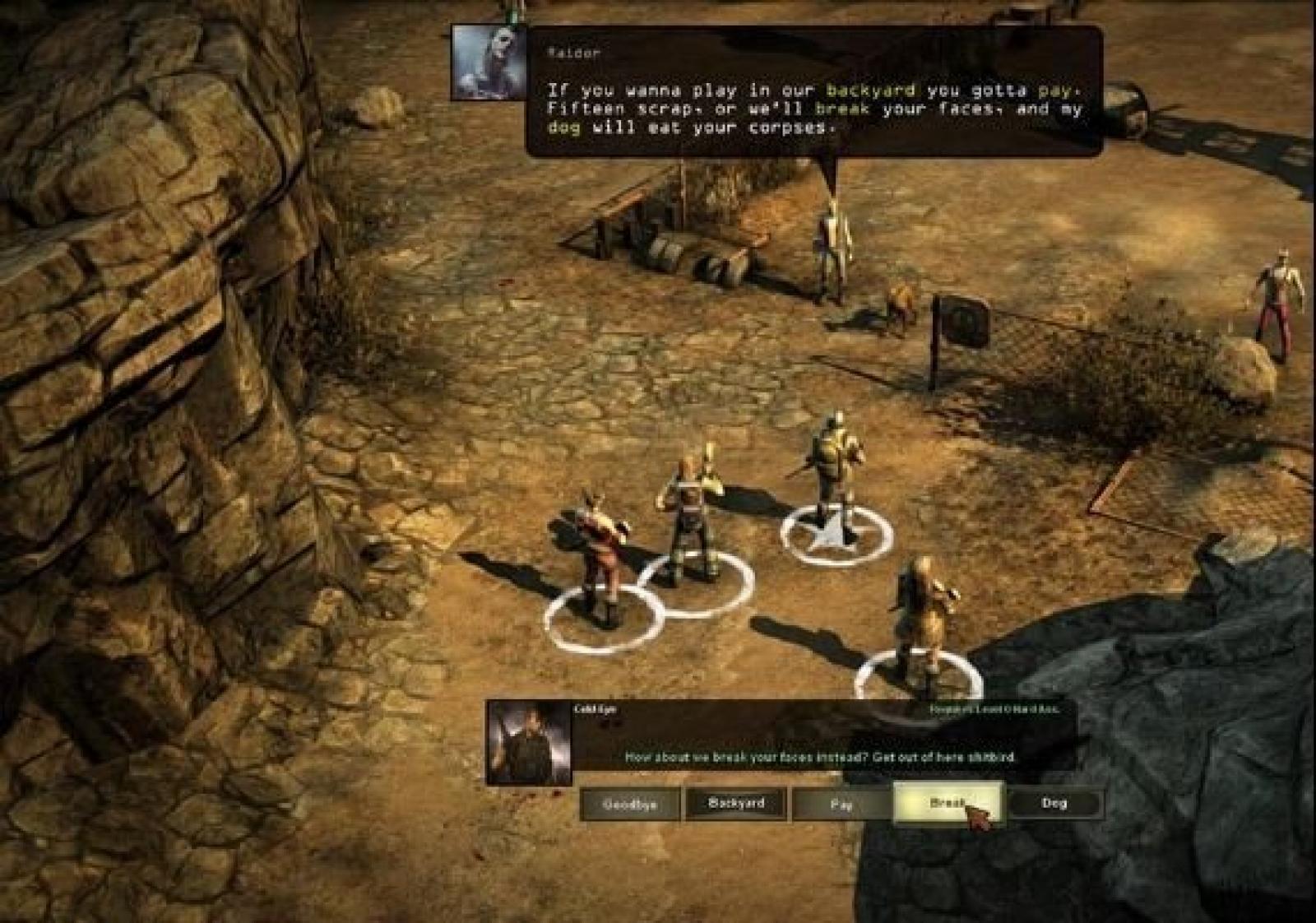Choose the Goodbye dialogue option

630,805
